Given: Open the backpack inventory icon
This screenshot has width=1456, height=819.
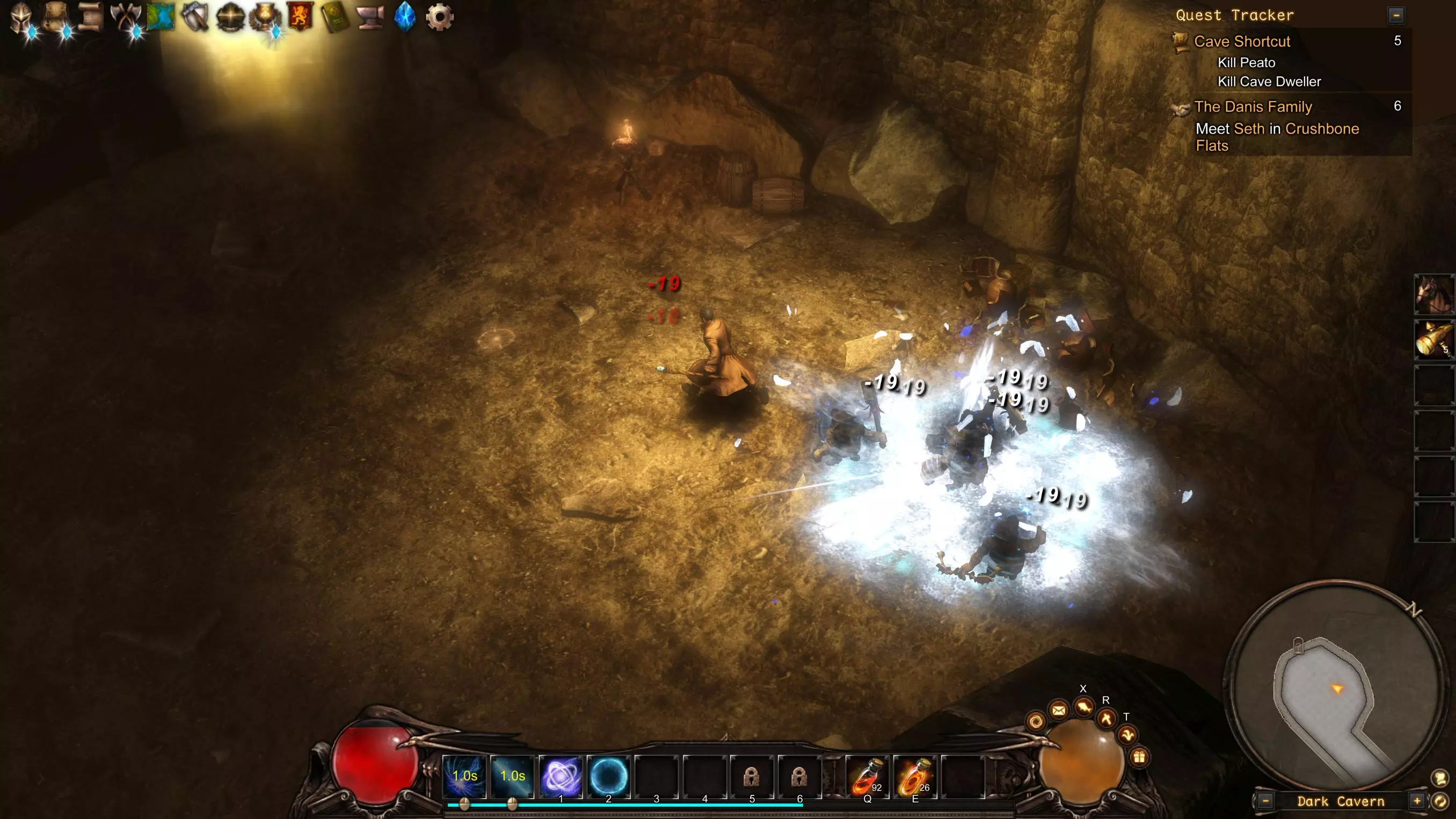Looking at the screenshot, I should tap(56, 17).
